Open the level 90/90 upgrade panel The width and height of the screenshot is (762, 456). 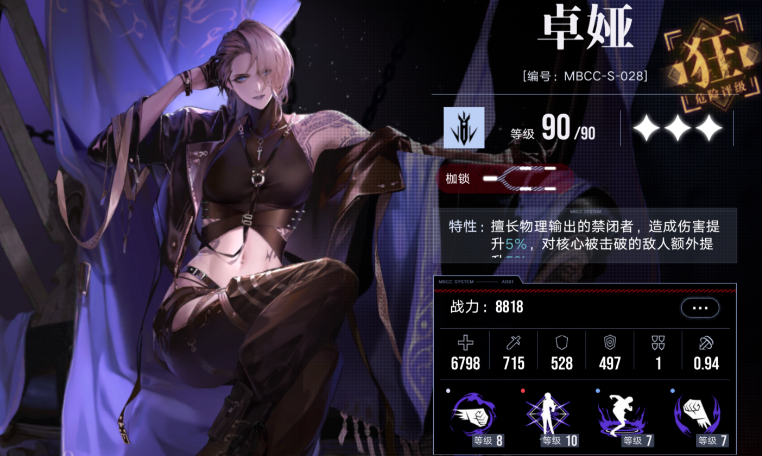point(560,131)
